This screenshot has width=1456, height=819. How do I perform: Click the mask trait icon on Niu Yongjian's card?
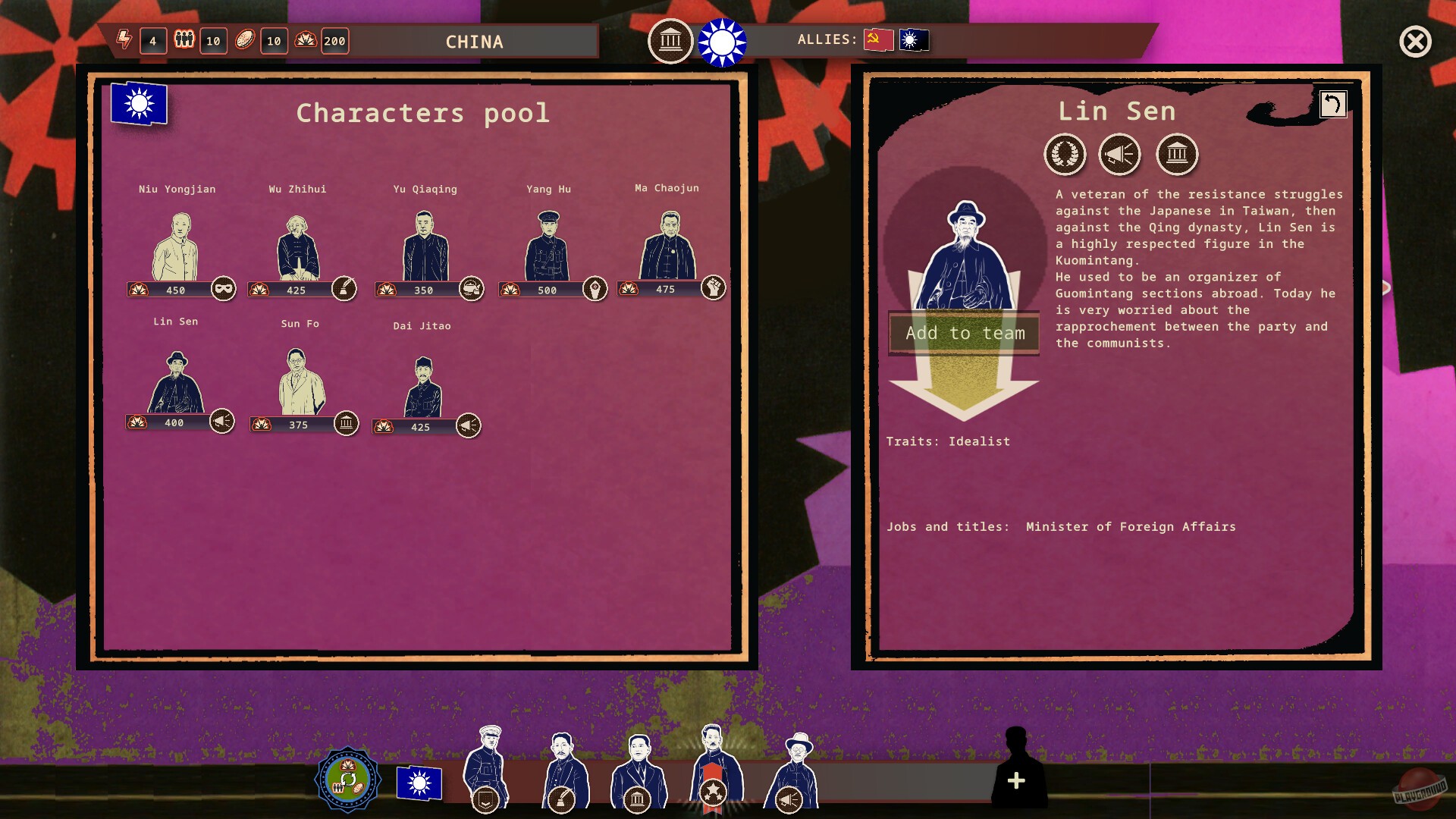click(222, 289)
